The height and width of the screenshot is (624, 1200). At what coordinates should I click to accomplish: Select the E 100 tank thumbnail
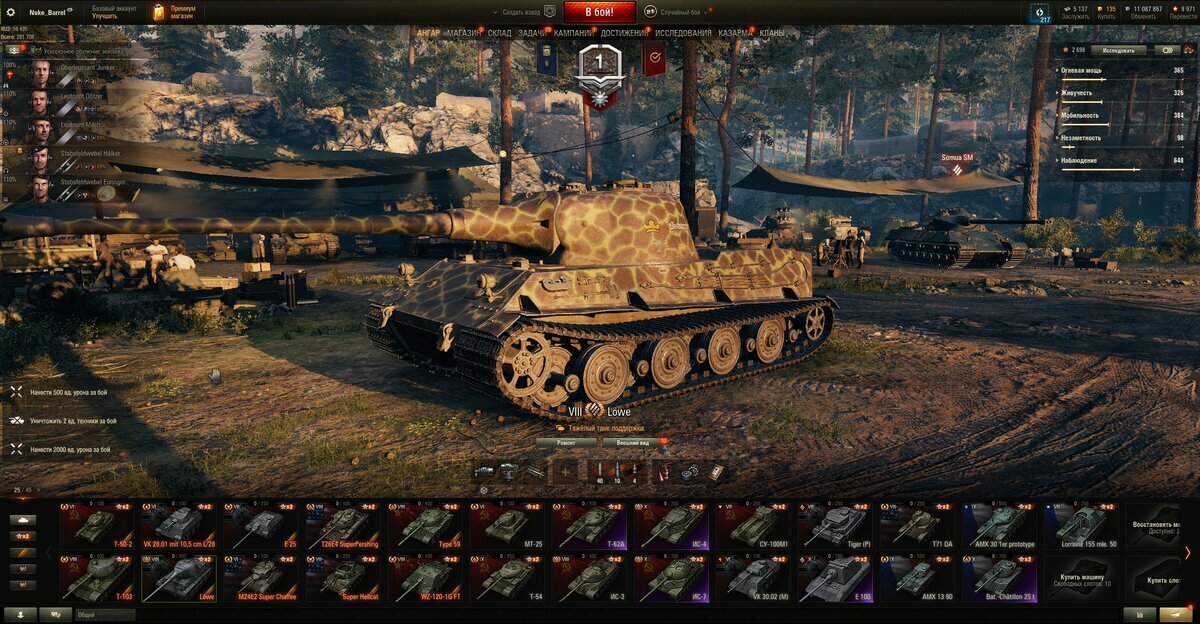(839, 578)
